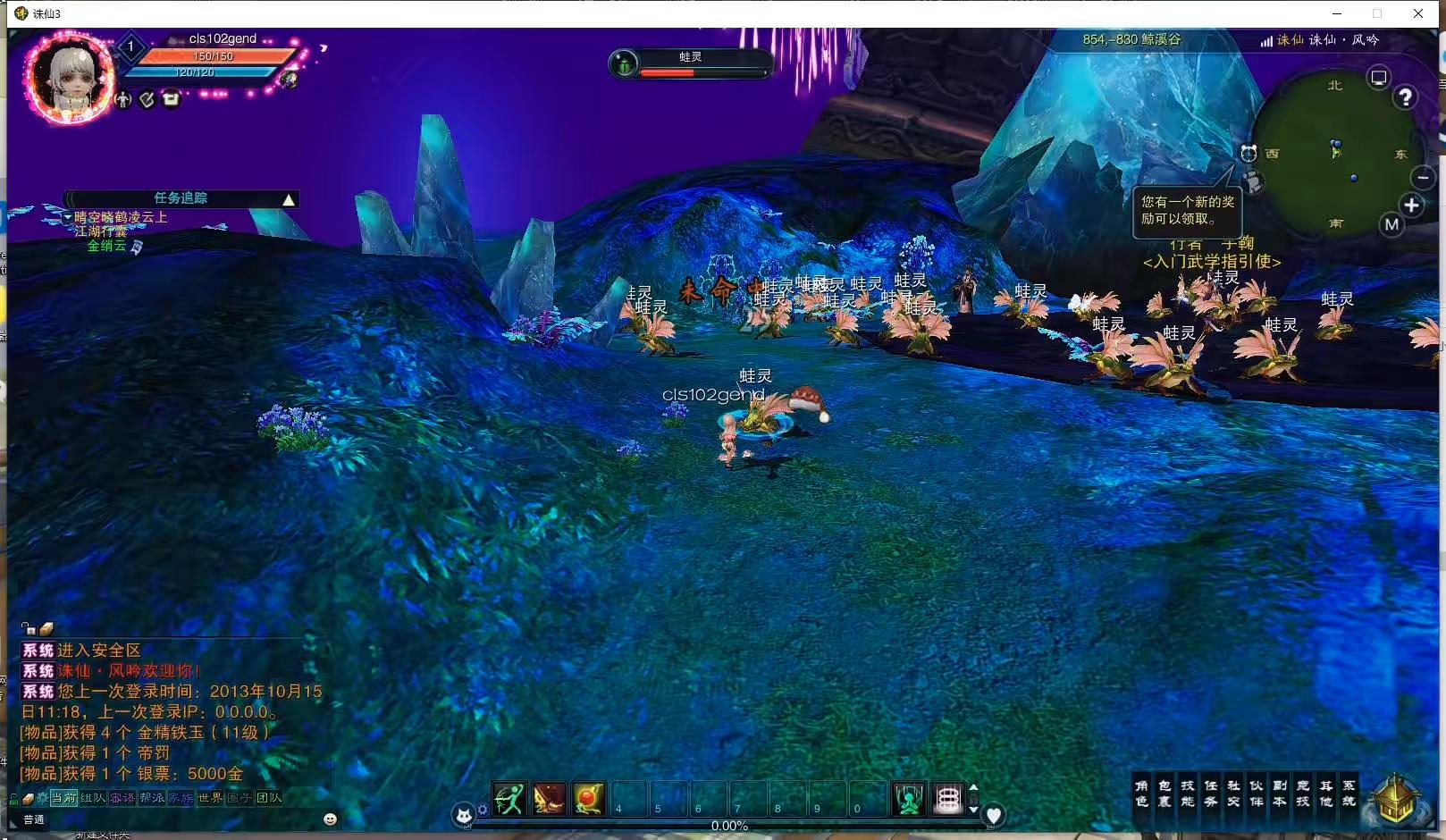The image size is (1446, 840).
Task: Open the world map with the M button
Action: pos(1391,225)
